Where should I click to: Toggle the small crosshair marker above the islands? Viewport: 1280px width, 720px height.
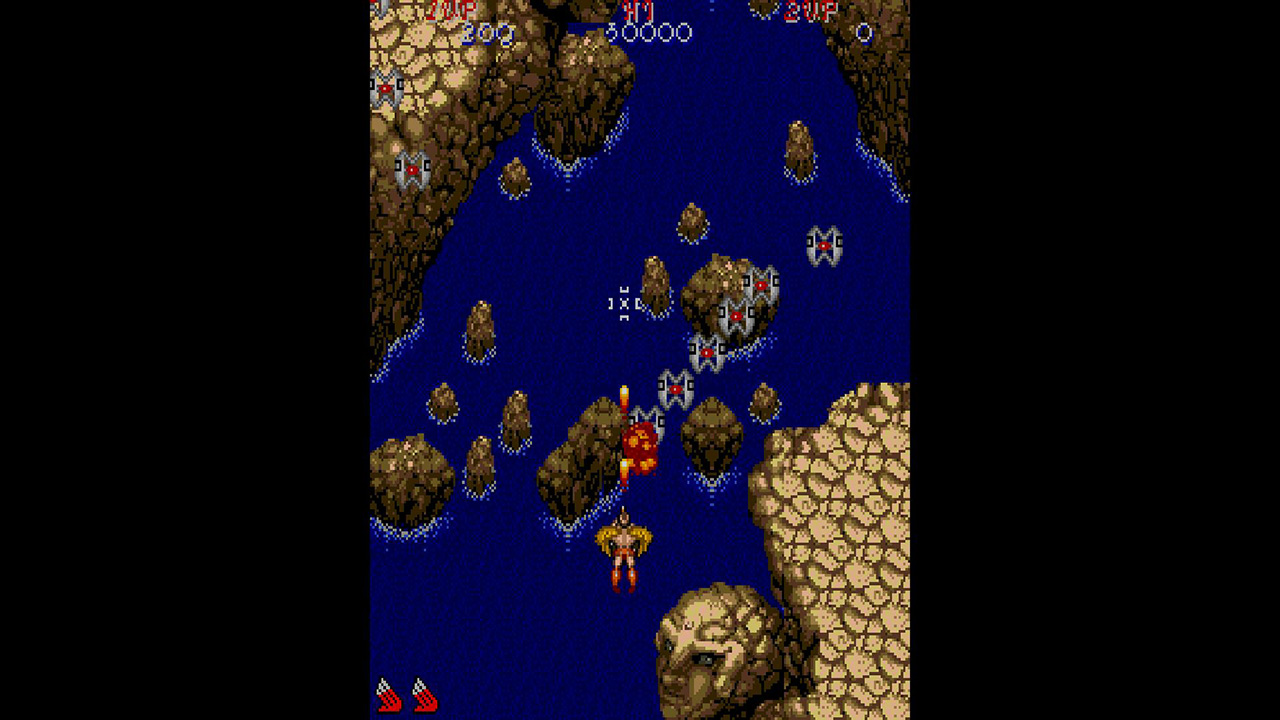tap(623, 303)
